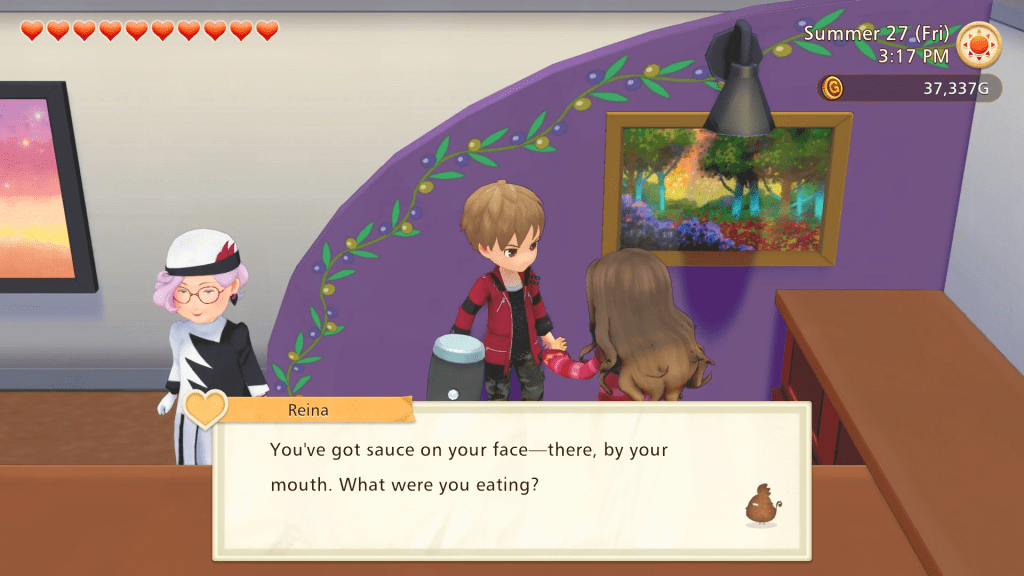Screen dimensions: 1024x576
Task: Click Reina's dialogue text box to continue
Action: click(510, 482)
